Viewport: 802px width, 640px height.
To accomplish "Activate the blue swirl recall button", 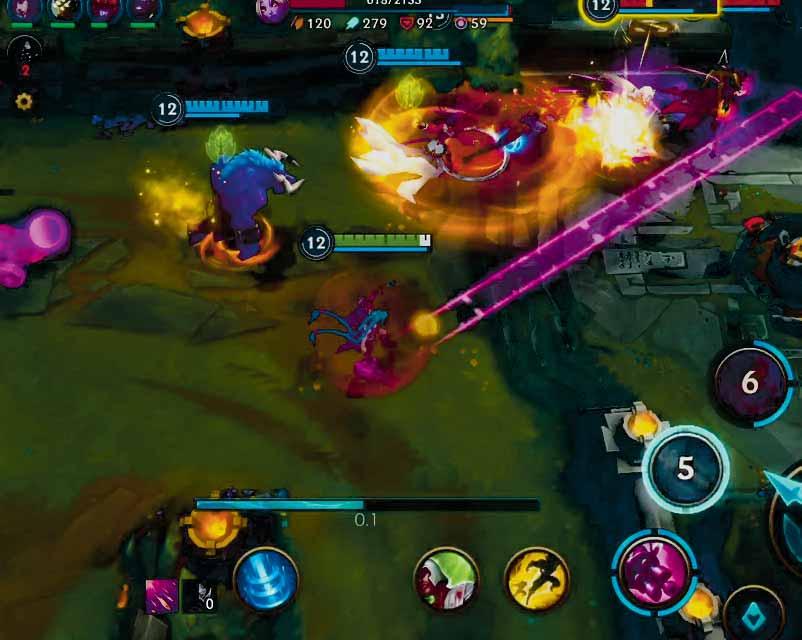I will pyautogui.click(x=266, y=580).
